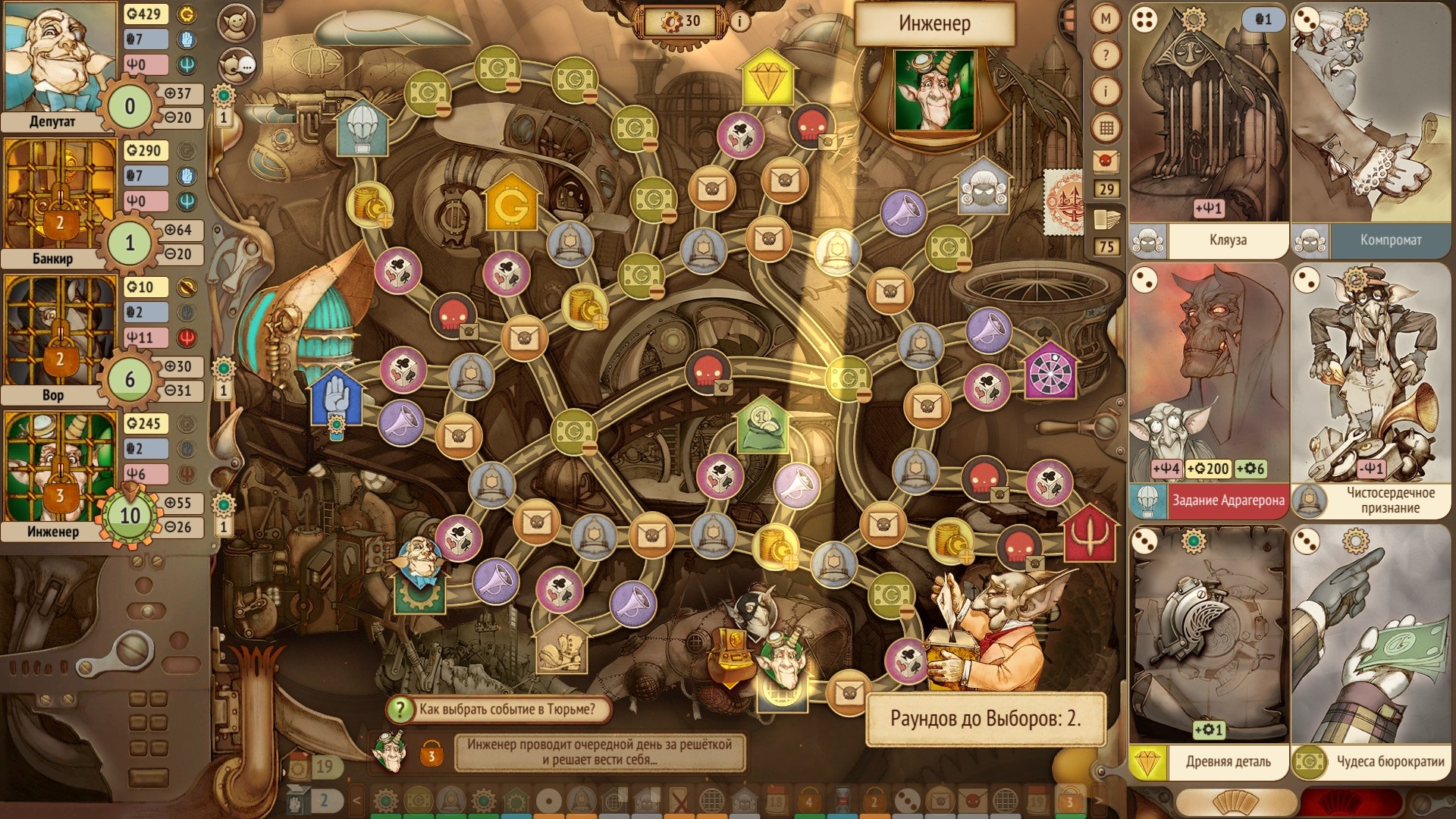This screenshot has width=1456, height=819.
Task: Show the info next to the 30 counter
Action: [x=739, y=21]
